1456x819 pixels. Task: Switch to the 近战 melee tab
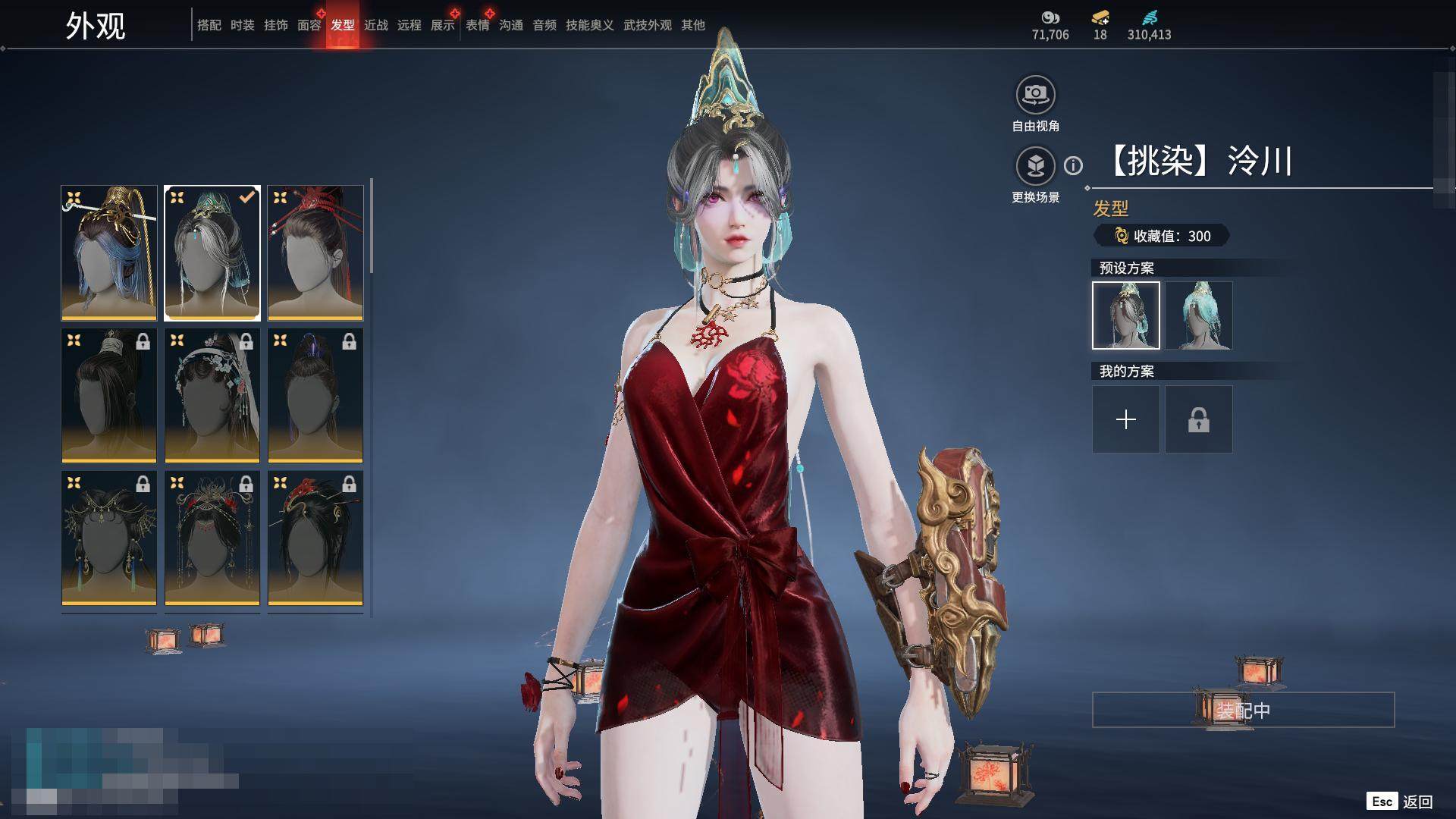[x=375, y=26]
